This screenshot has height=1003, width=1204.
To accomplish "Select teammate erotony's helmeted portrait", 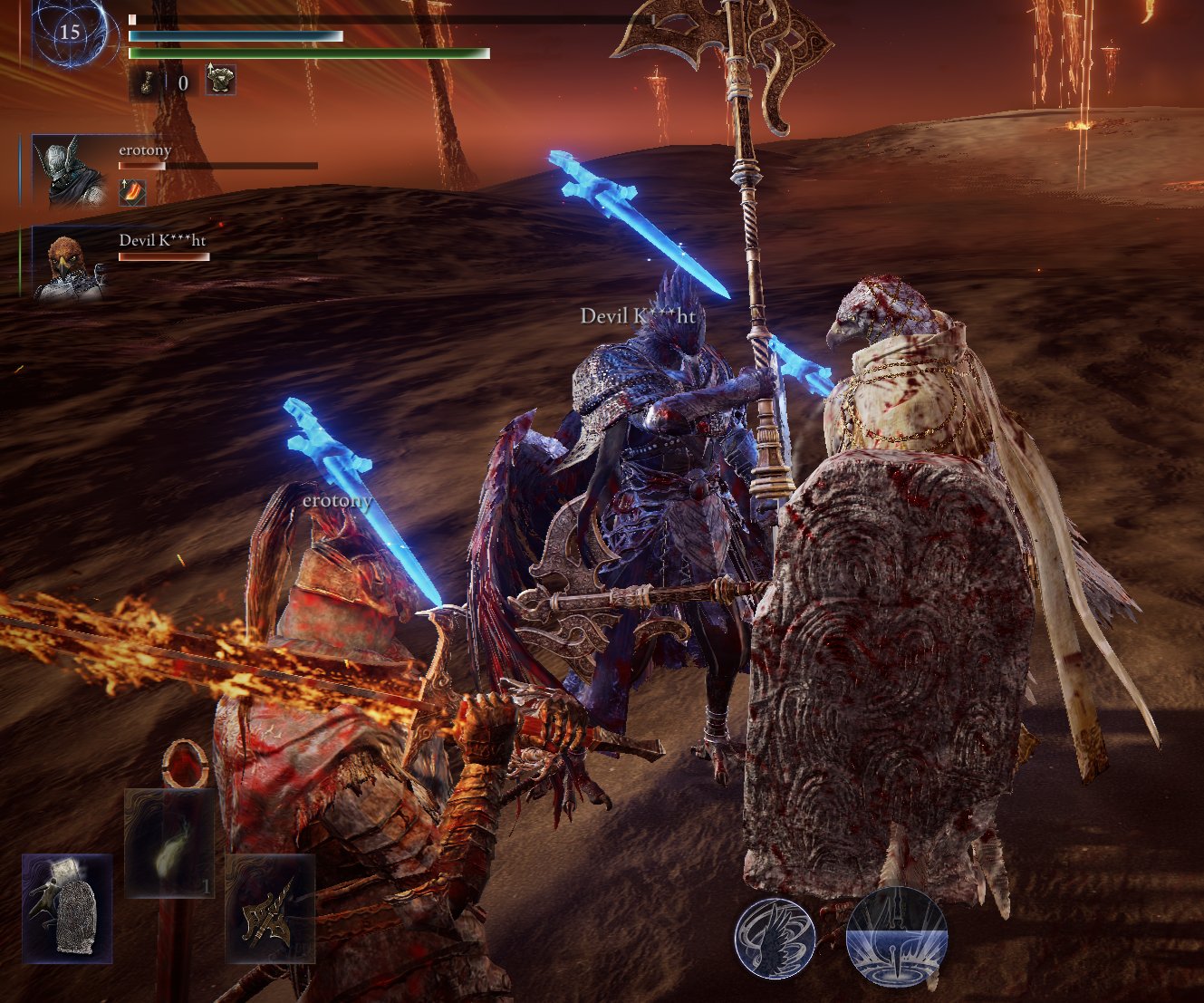I will pos(70,170).
